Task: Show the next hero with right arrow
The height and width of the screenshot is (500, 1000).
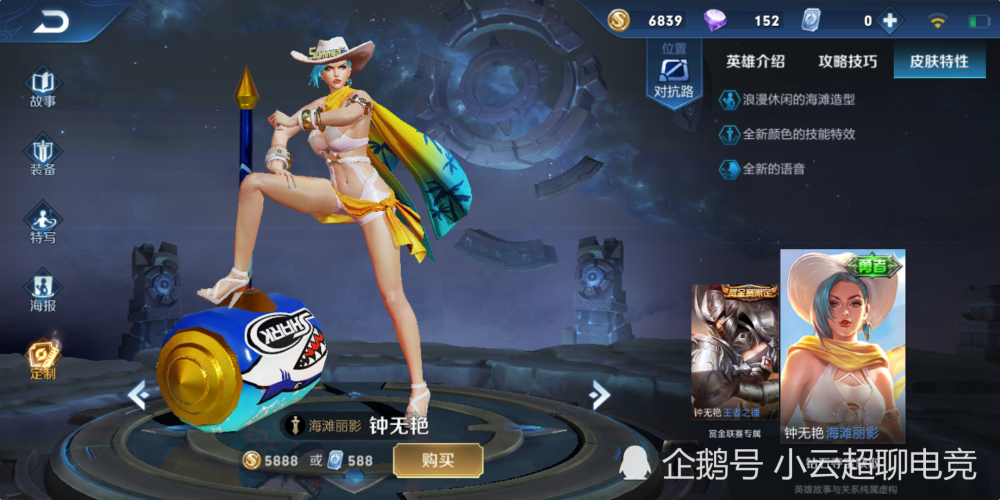Action: click(x=600, y=394)
